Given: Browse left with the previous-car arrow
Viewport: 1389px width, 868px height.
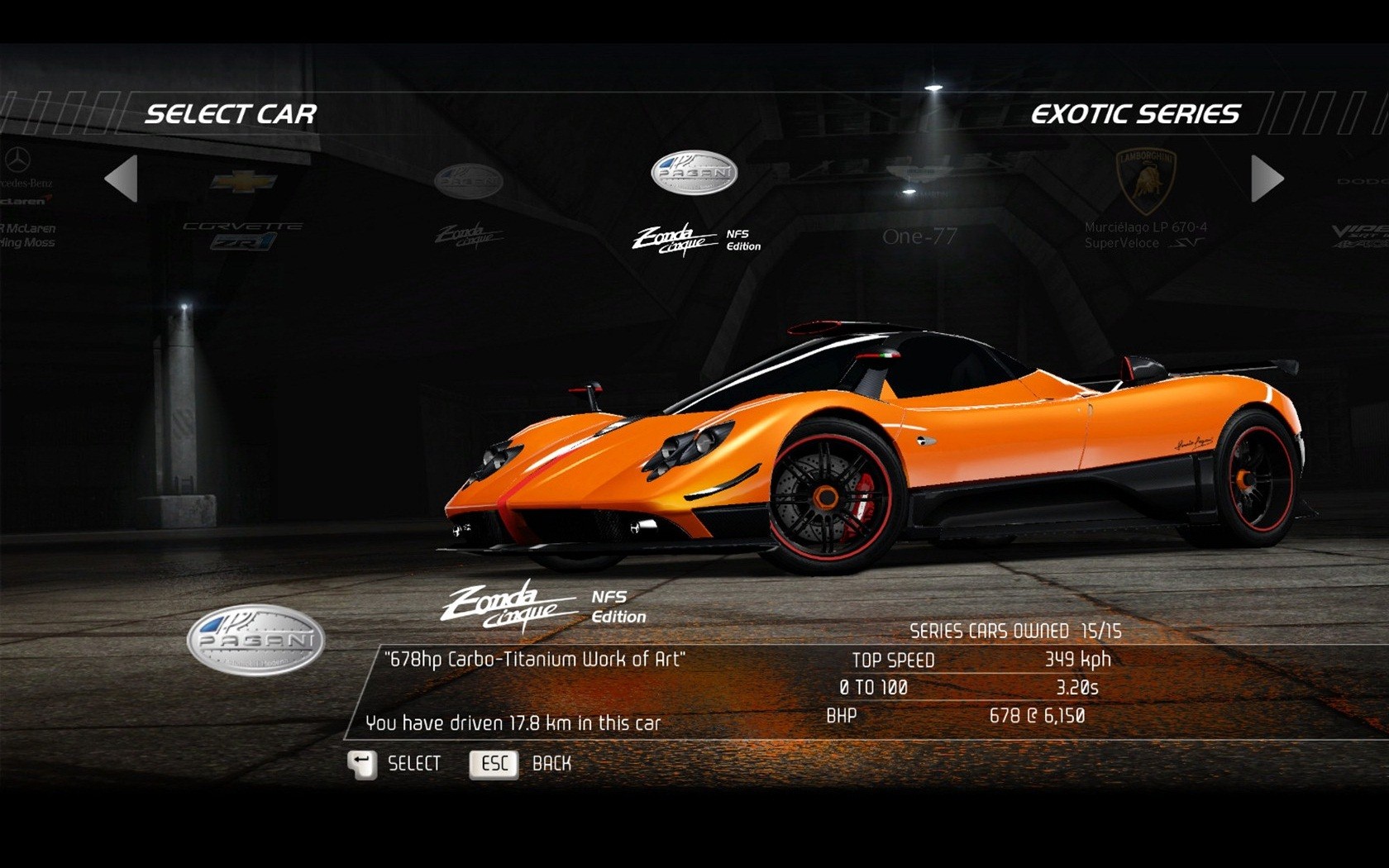Looking at the screenshot, I should tap(124, 180).
